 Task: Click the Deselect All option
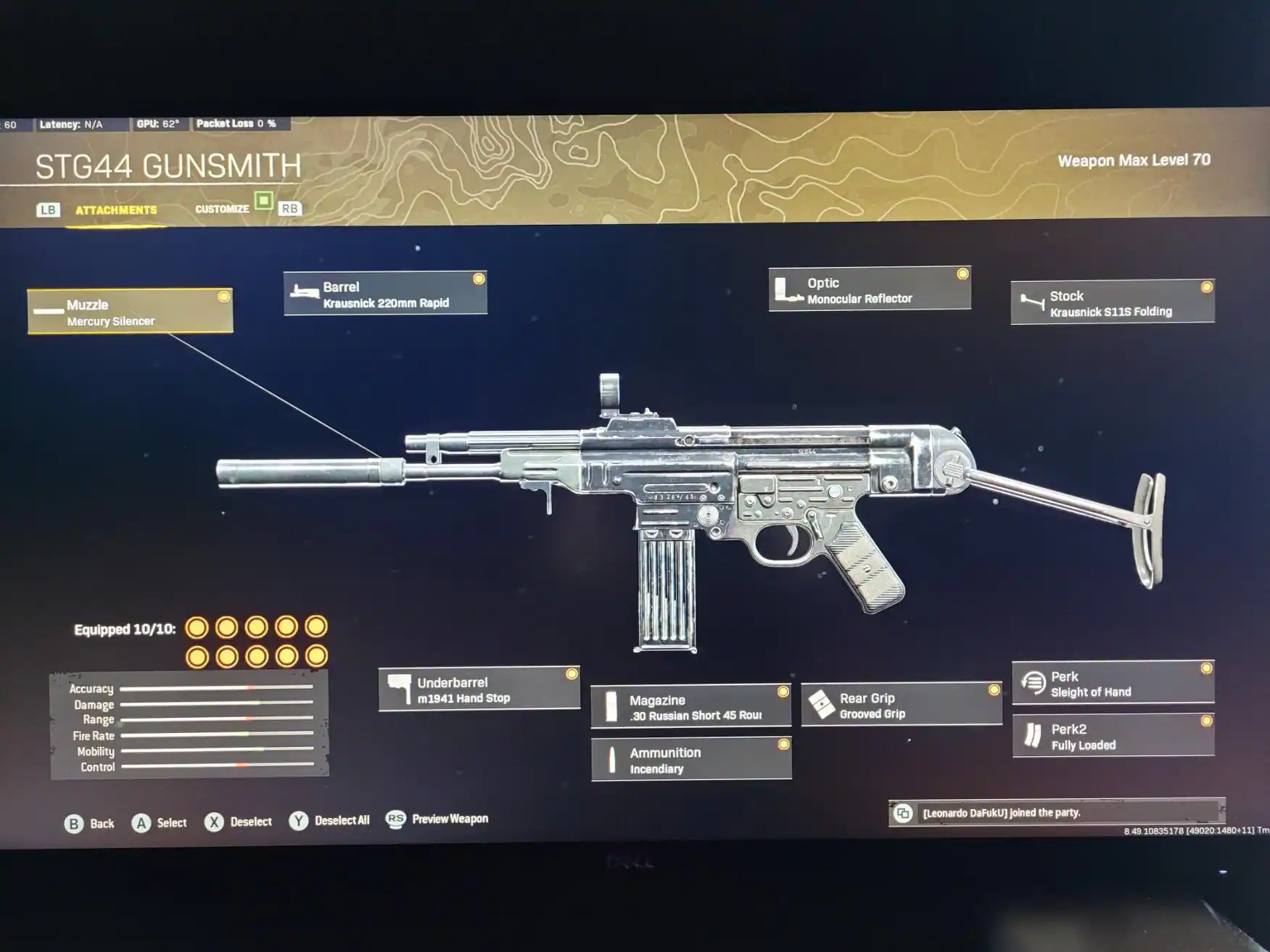(x=330, y=821)
